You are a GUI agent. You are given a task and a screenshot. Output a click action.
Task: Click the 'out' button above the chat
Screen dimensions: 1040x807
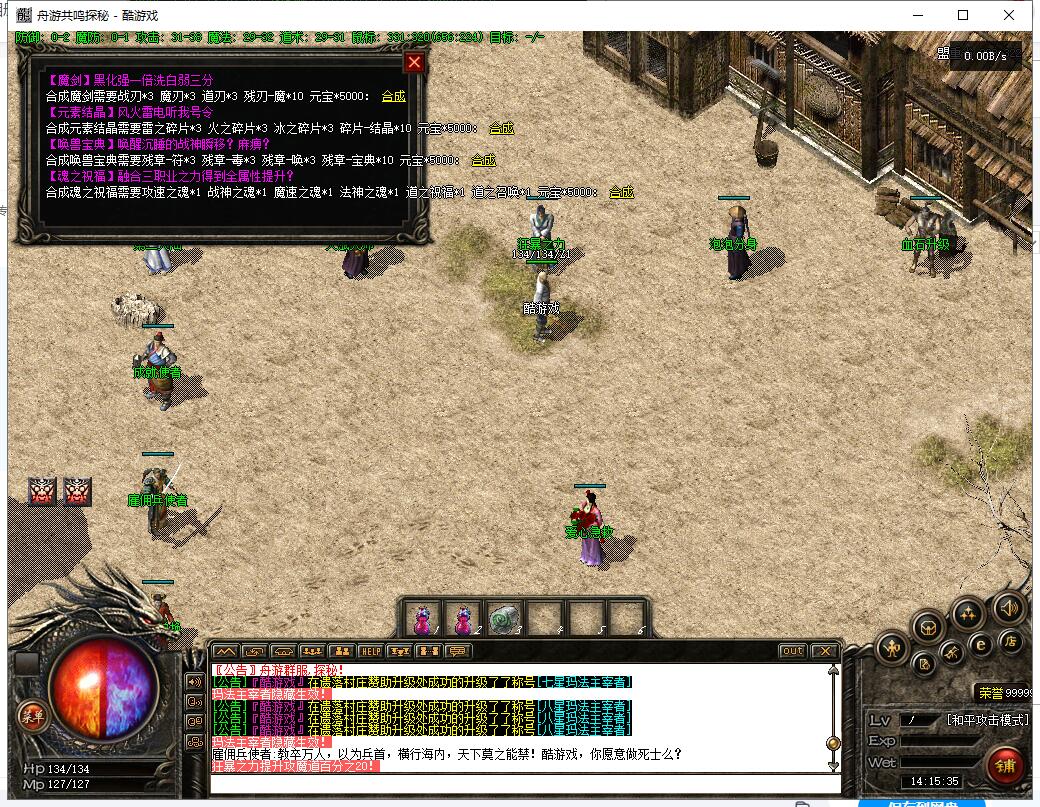792,651
